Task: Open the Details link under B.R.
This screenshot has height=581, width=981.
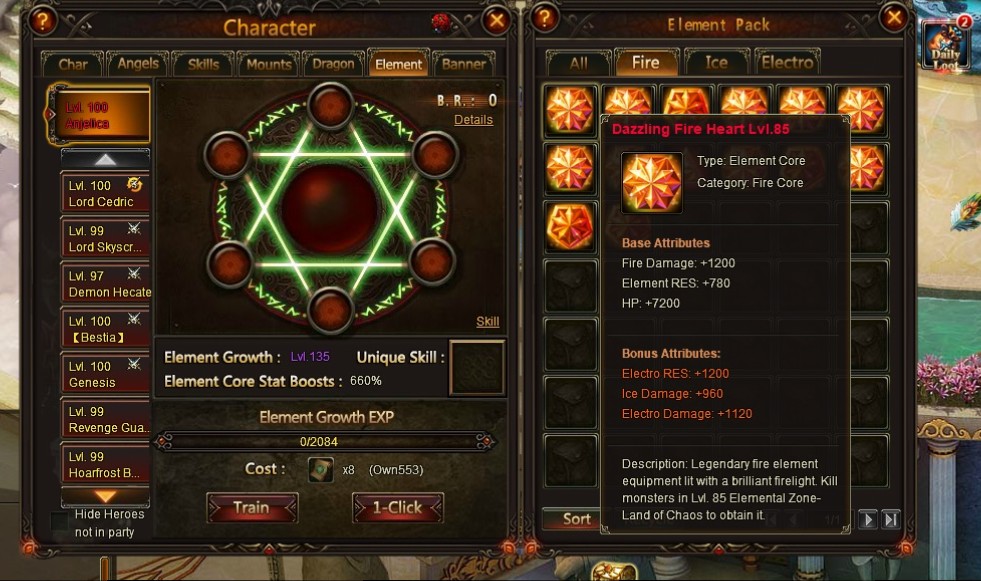Action: (x=473, y=119)
